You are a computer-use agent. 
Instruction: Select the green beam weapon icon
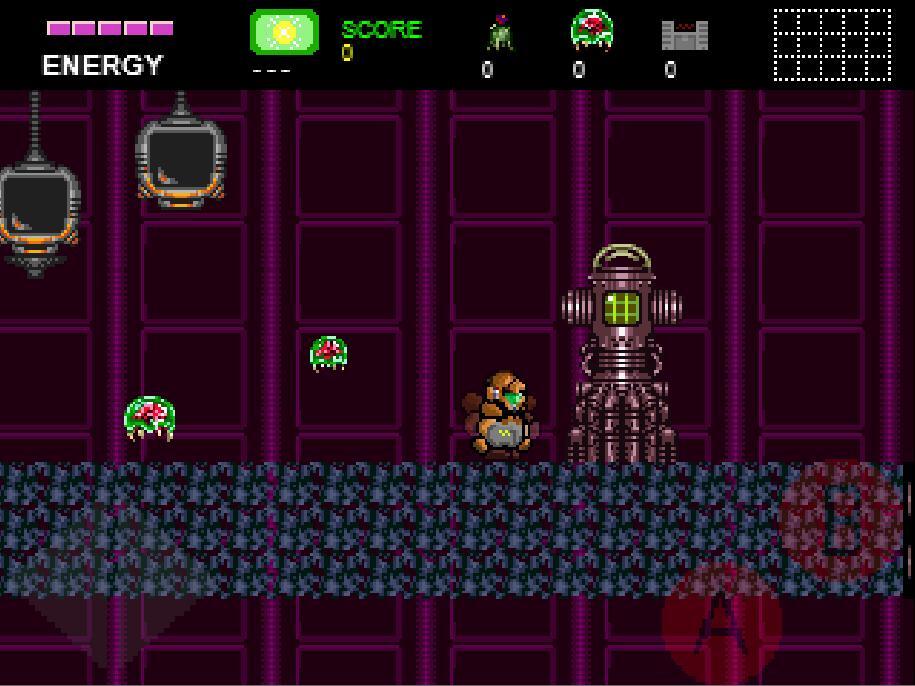point(284,32)
